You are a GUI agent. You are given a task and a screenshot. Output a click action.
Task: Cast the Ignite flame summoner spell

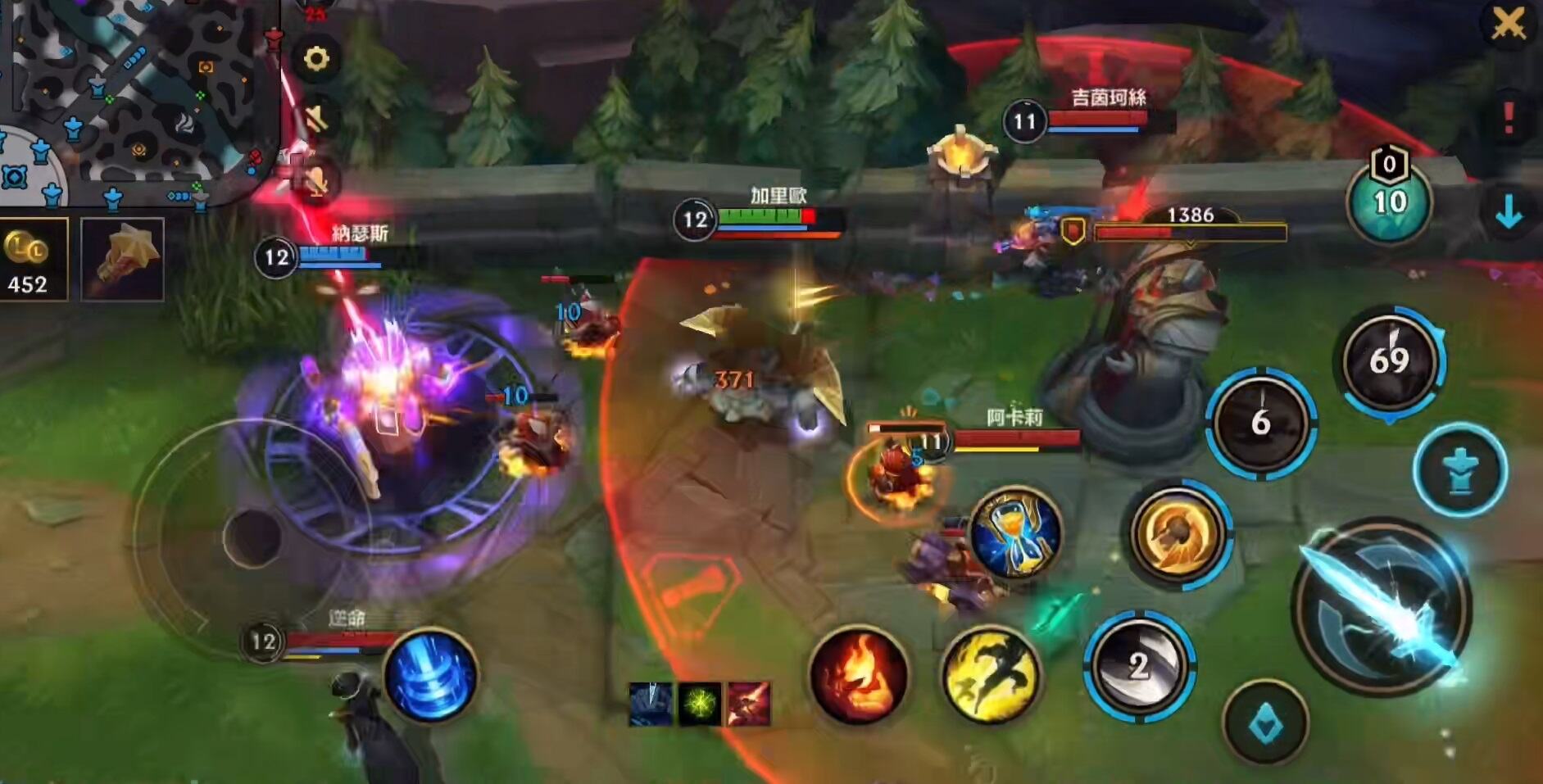(x=859, y=674)
